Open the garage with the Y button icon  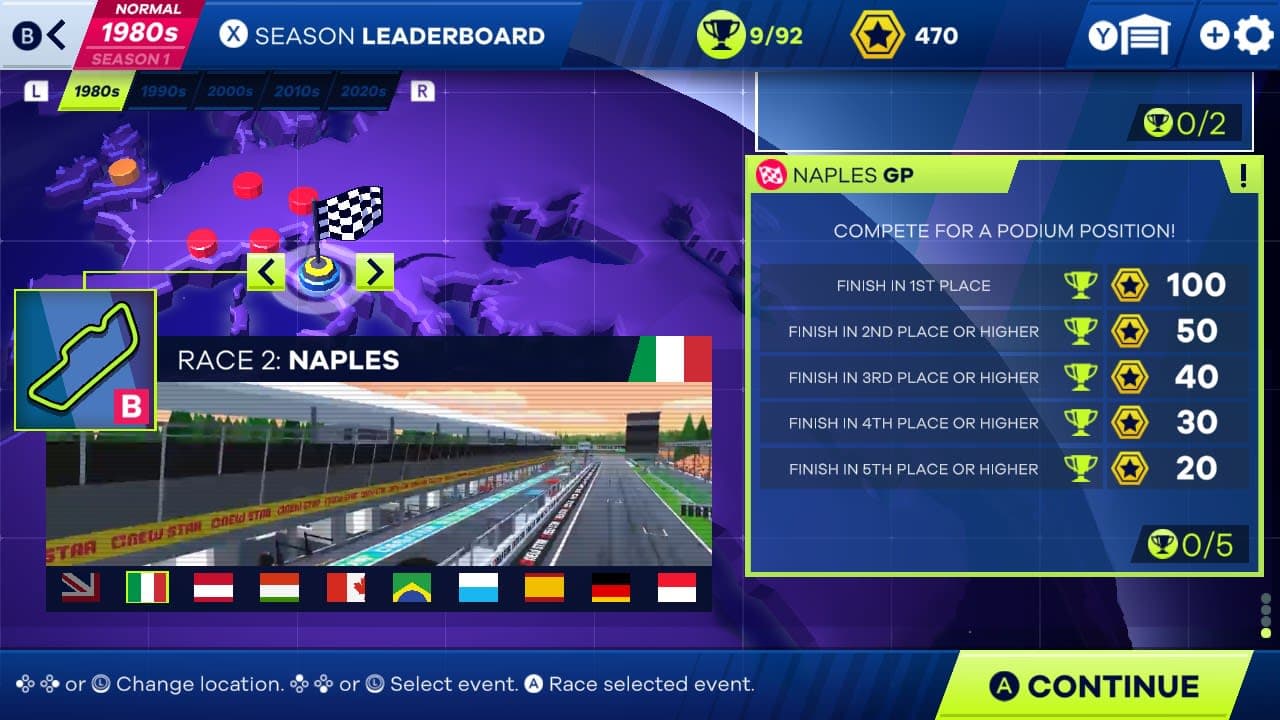(1131, 33)
